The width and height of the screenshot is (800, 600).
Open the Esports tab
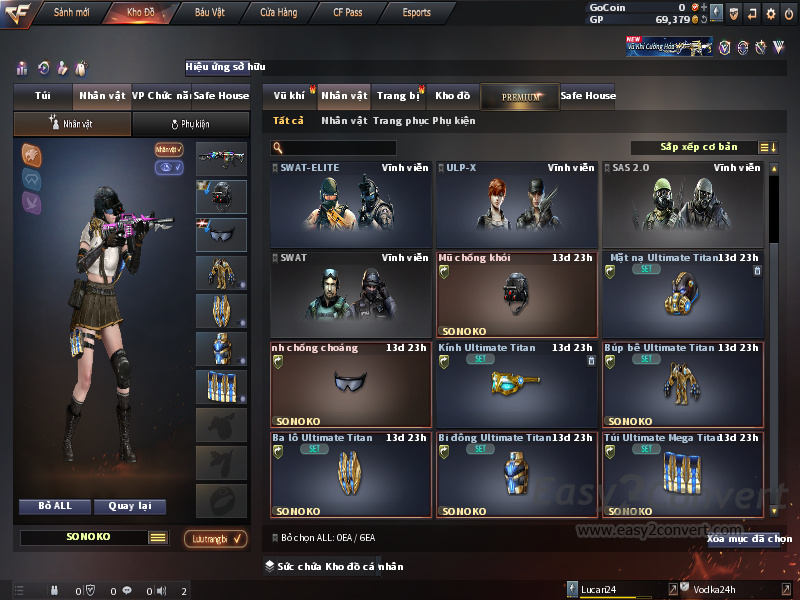pos(416,13)
